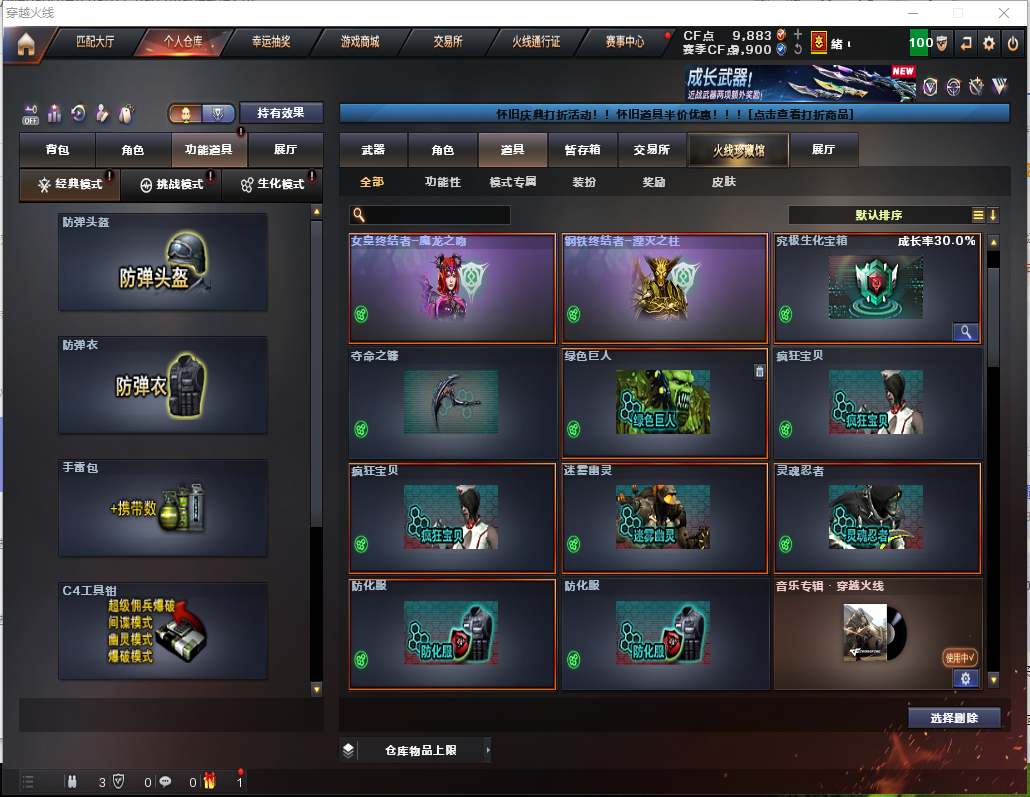Select the 防弹头盔 helmet item
Image resolution: width=1030 pixels, height=797 pixels.
163,261
